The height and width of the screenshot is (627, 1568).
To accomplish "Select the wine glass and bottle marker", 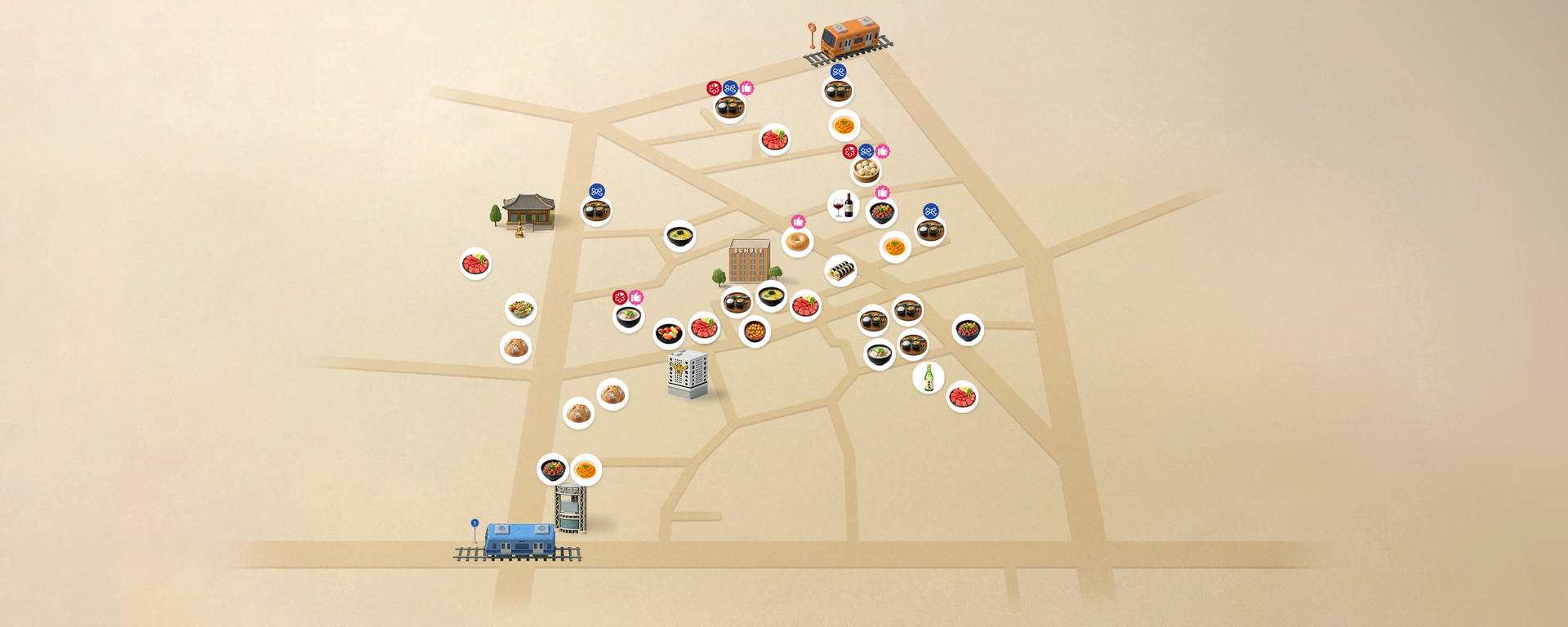I will 843,206.
